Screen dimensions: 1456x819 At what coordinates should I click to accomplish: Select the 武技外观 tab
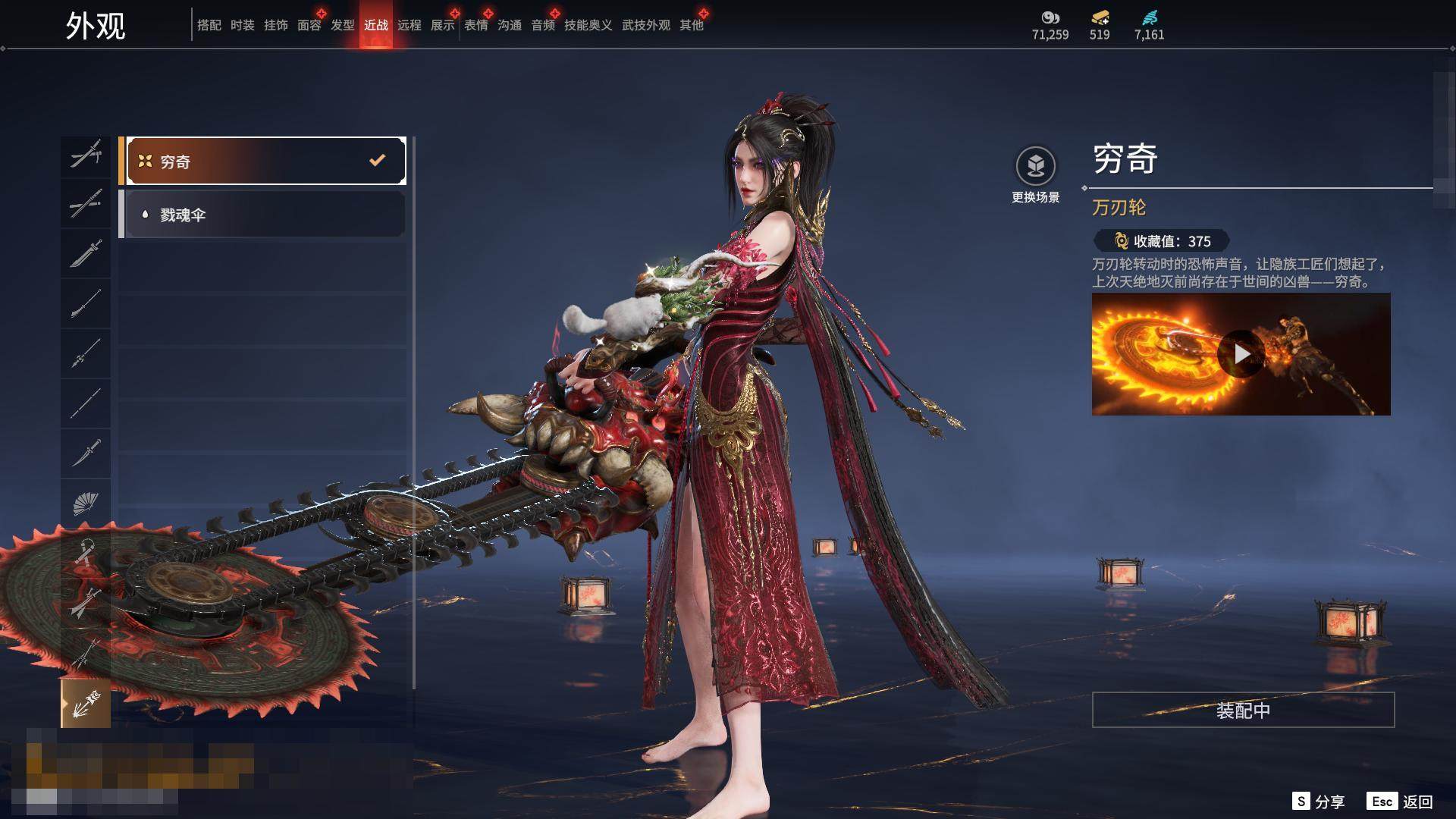point(645,25)
